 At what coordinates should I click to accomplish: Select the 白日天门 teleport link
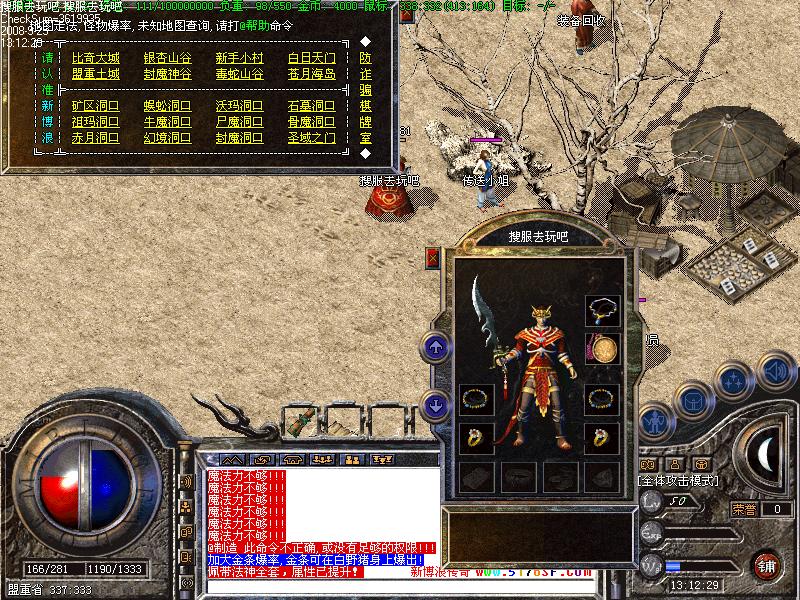click(x=311, y=58)
